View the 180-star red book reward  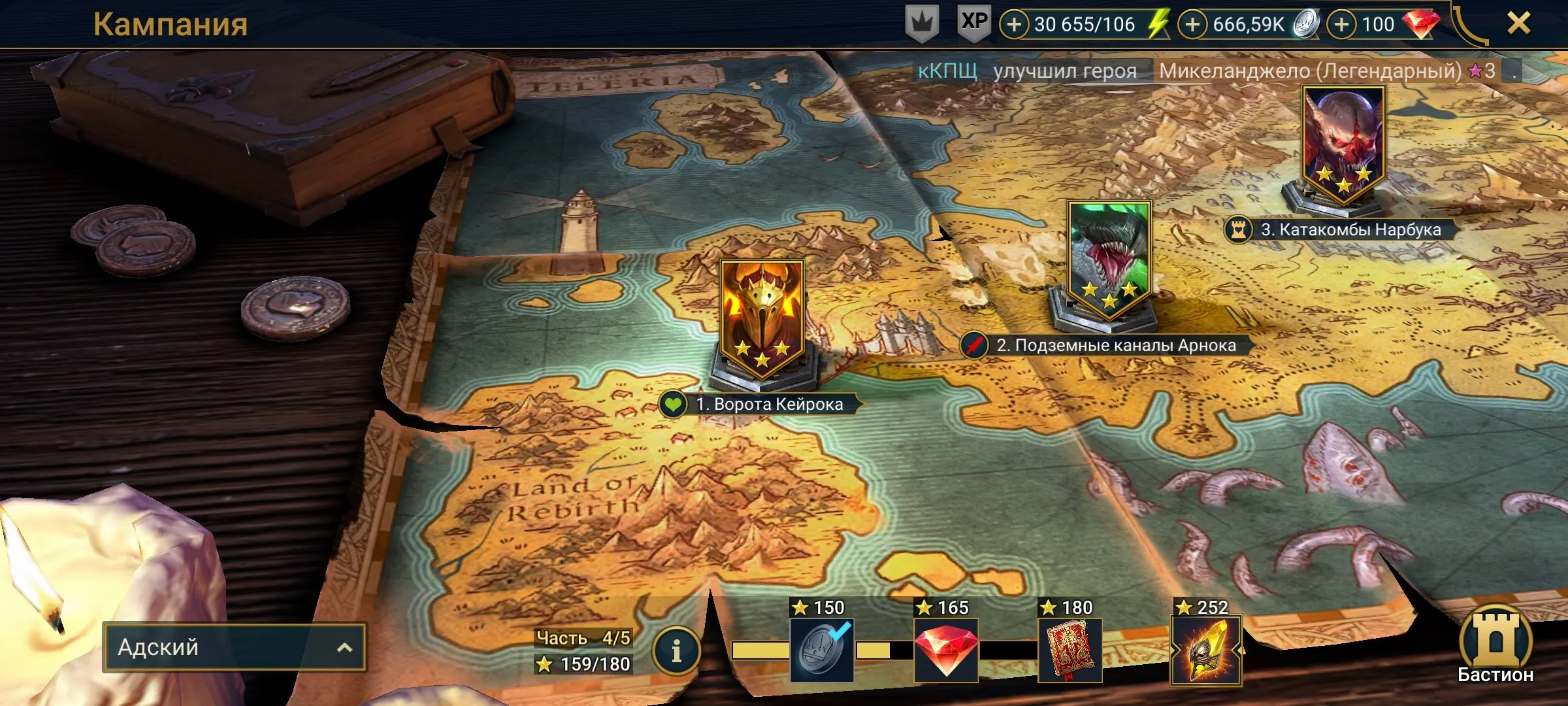tap(1070, 649)
